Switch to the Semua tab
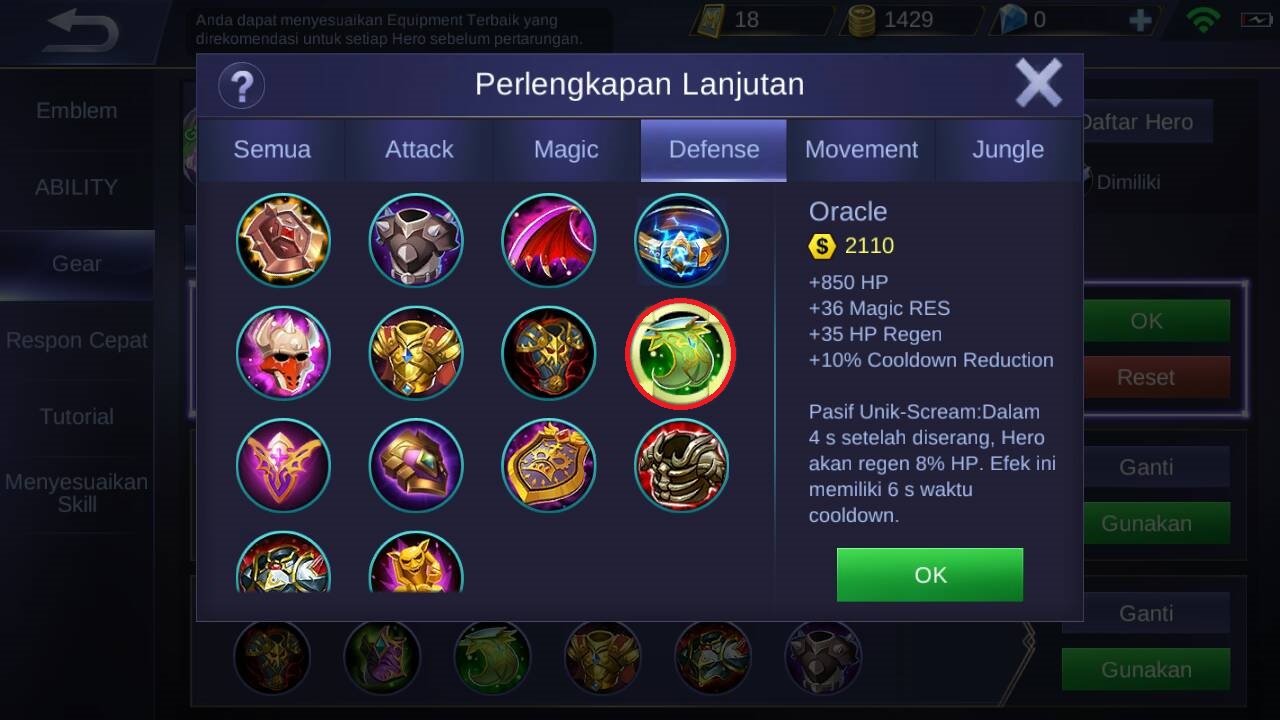The height and width of the screenshot is (720, 1280). [x=272, y=150]
